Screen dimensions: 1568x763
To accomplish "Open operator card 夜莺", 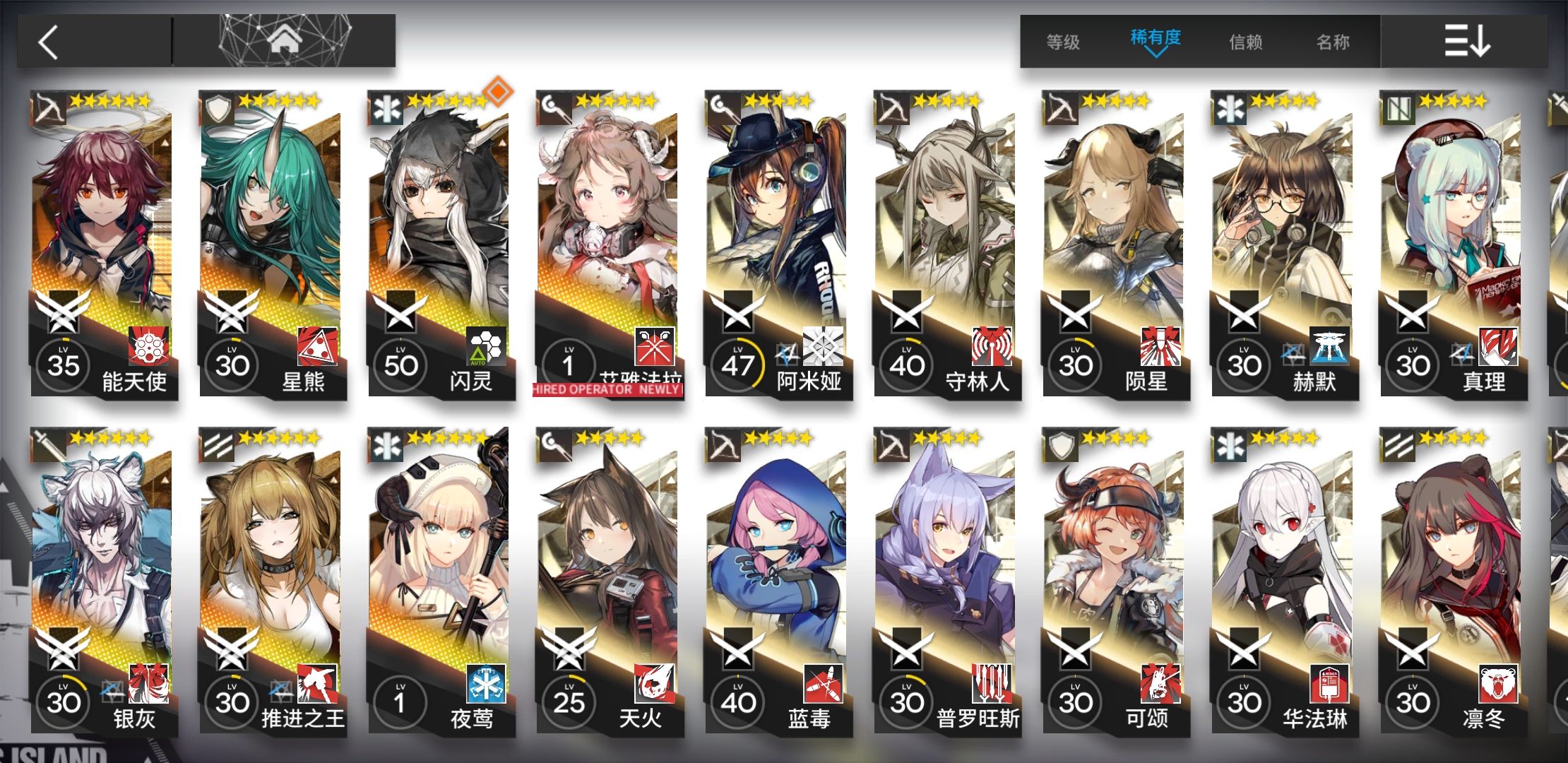I will click(439, 581).
